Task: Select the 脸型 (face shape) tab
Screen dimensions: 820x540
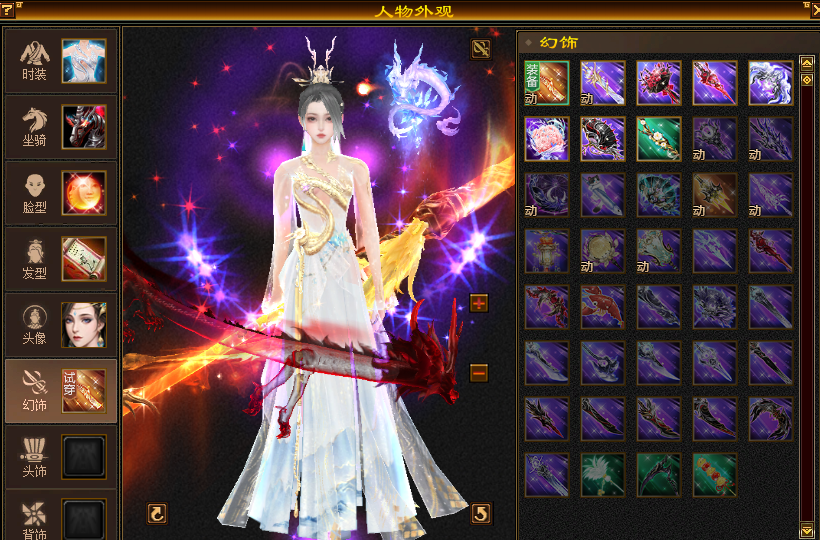Action: (60, 192)
